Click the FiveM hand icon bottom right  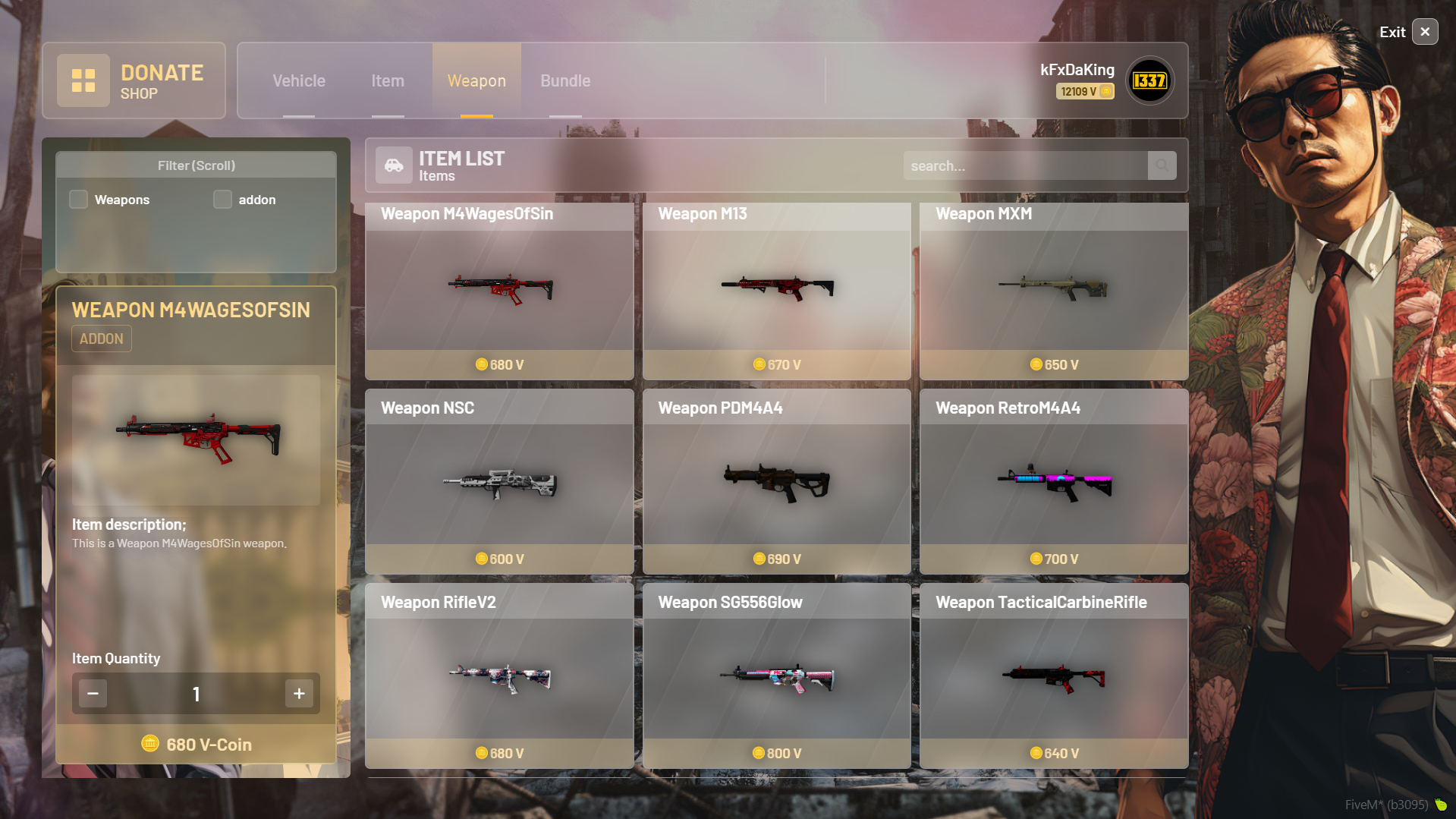[1441, 804]
